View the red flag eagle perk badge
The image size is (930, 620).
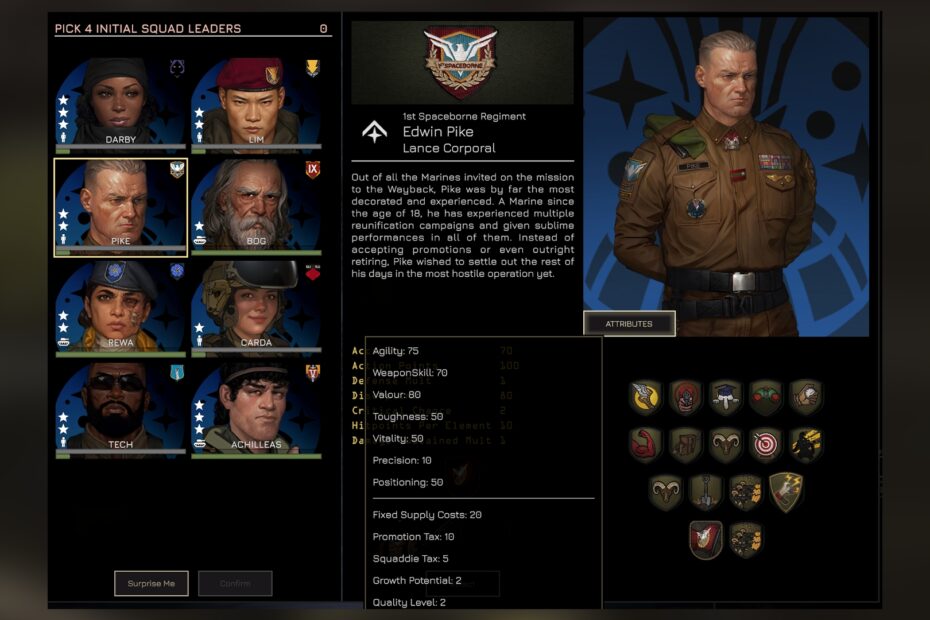point(705,539)
